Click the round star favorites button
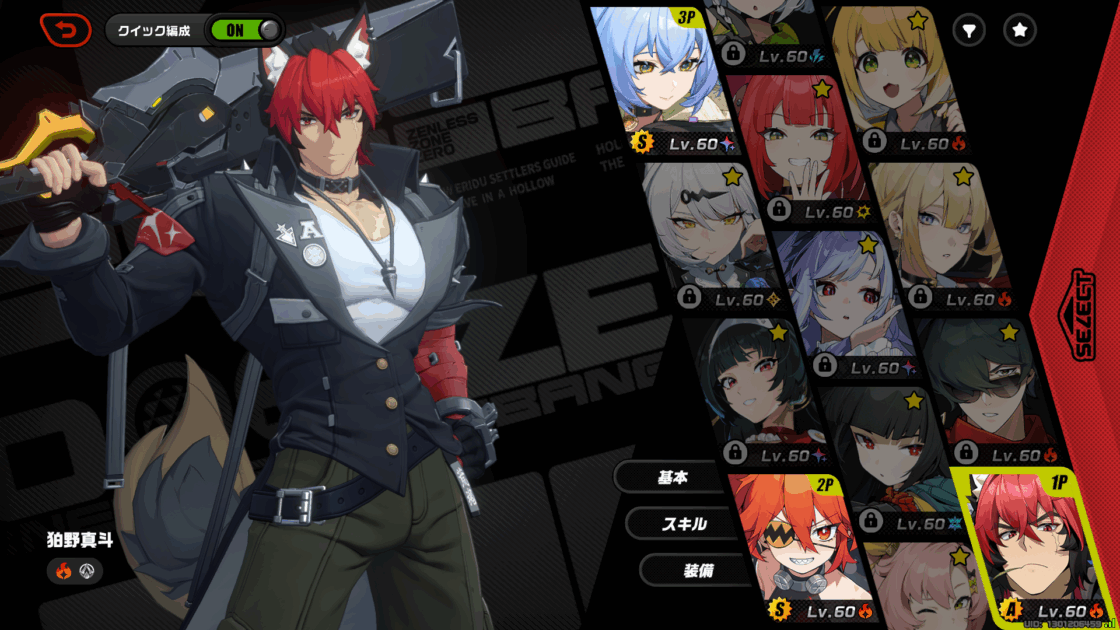Screen dimensions: 1120x630 pyautogui.click(x=1019, y=31)
